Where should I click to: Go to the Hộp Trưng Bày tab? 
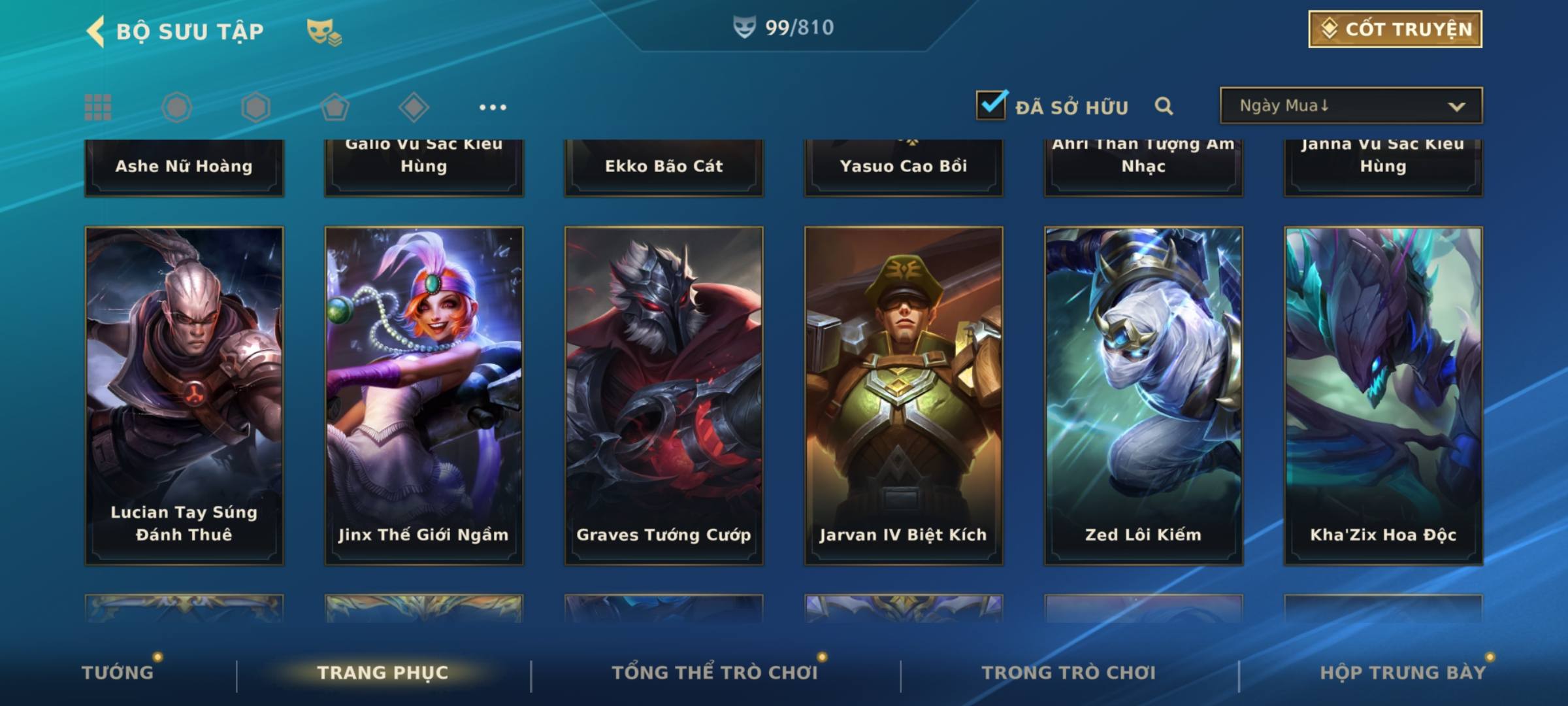tap(1403, 672)
